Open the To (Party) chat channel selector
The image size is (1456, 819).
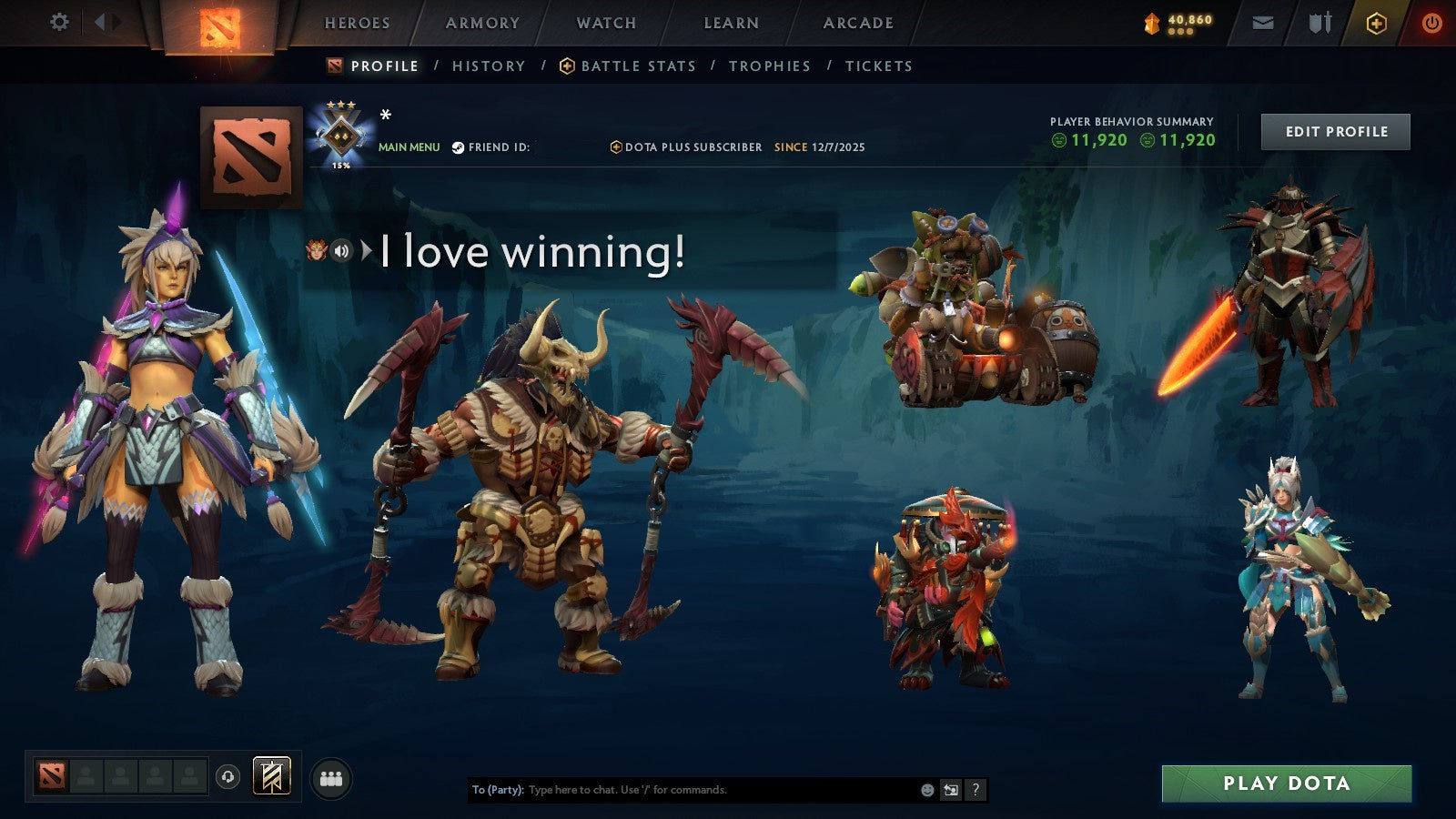click(x=498, y=791)
